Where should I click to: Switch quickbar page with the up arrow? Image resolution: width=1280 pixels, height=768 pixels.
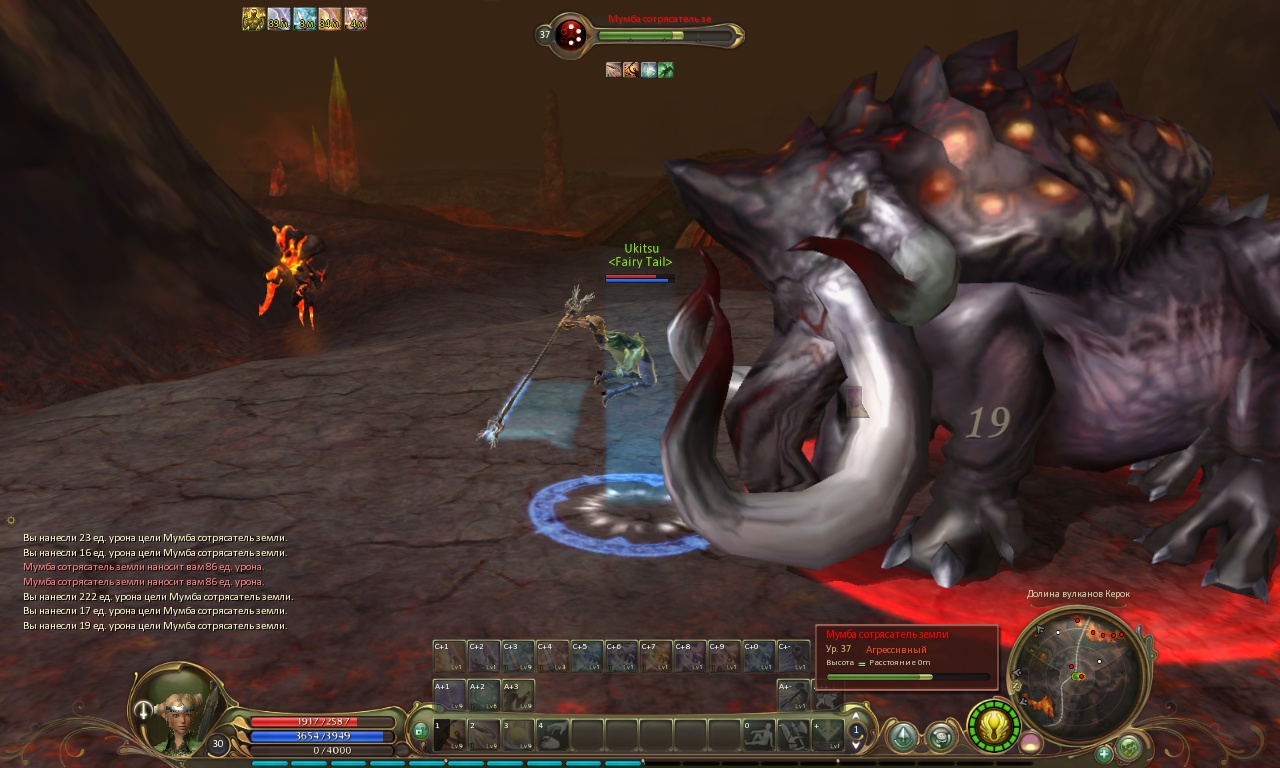[x=855, y=716]
